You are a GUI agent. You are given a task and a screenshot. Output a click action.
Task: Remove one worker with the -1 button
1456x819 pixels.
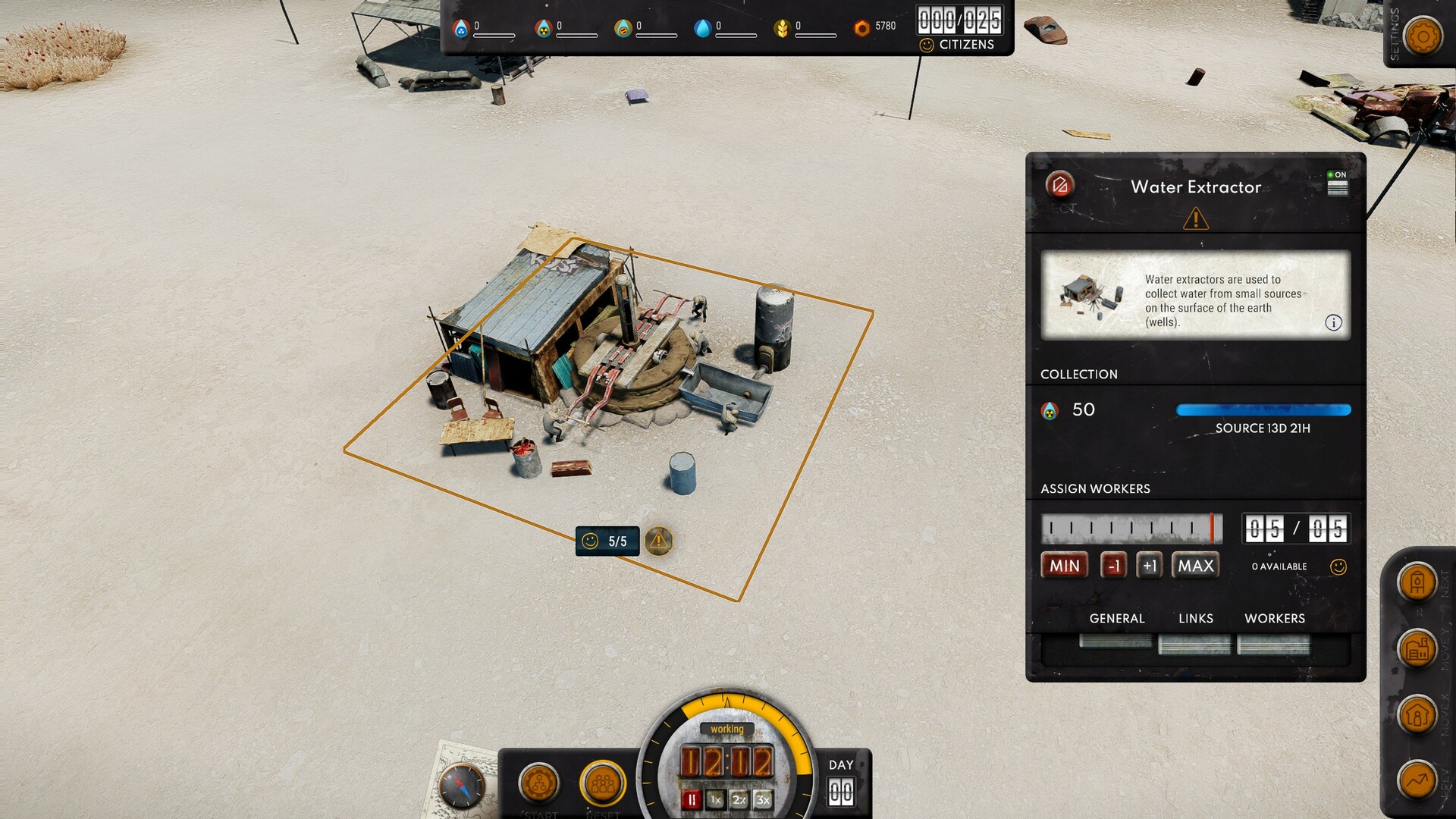pyautogui.click(x=1113, y=566)
